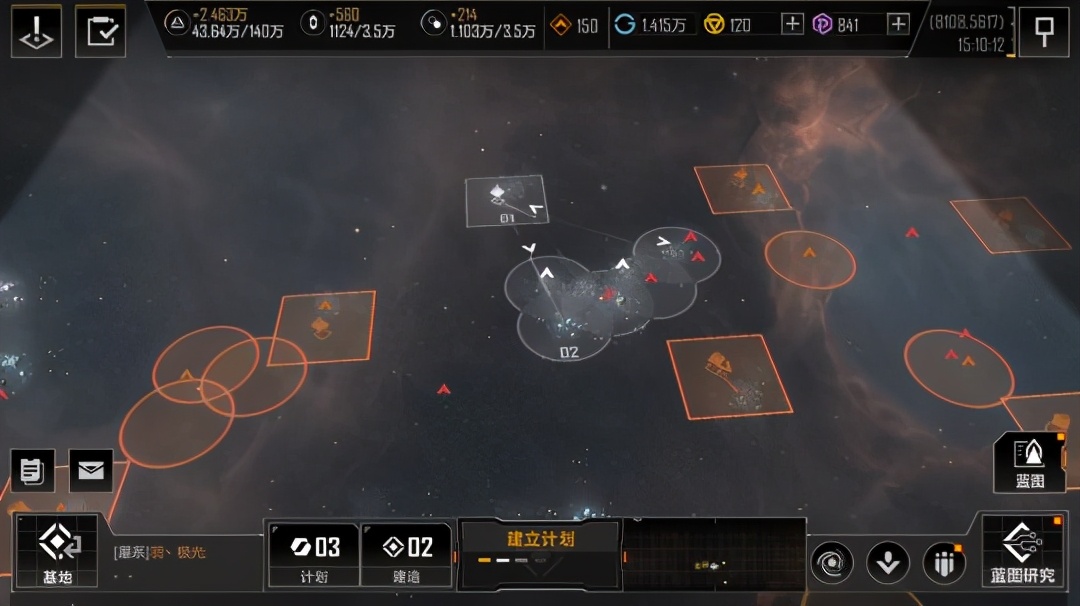Screen dimensions: 1080x606
Task: Open the 计划 plan queue panel
Action: [x=314, y=553]
